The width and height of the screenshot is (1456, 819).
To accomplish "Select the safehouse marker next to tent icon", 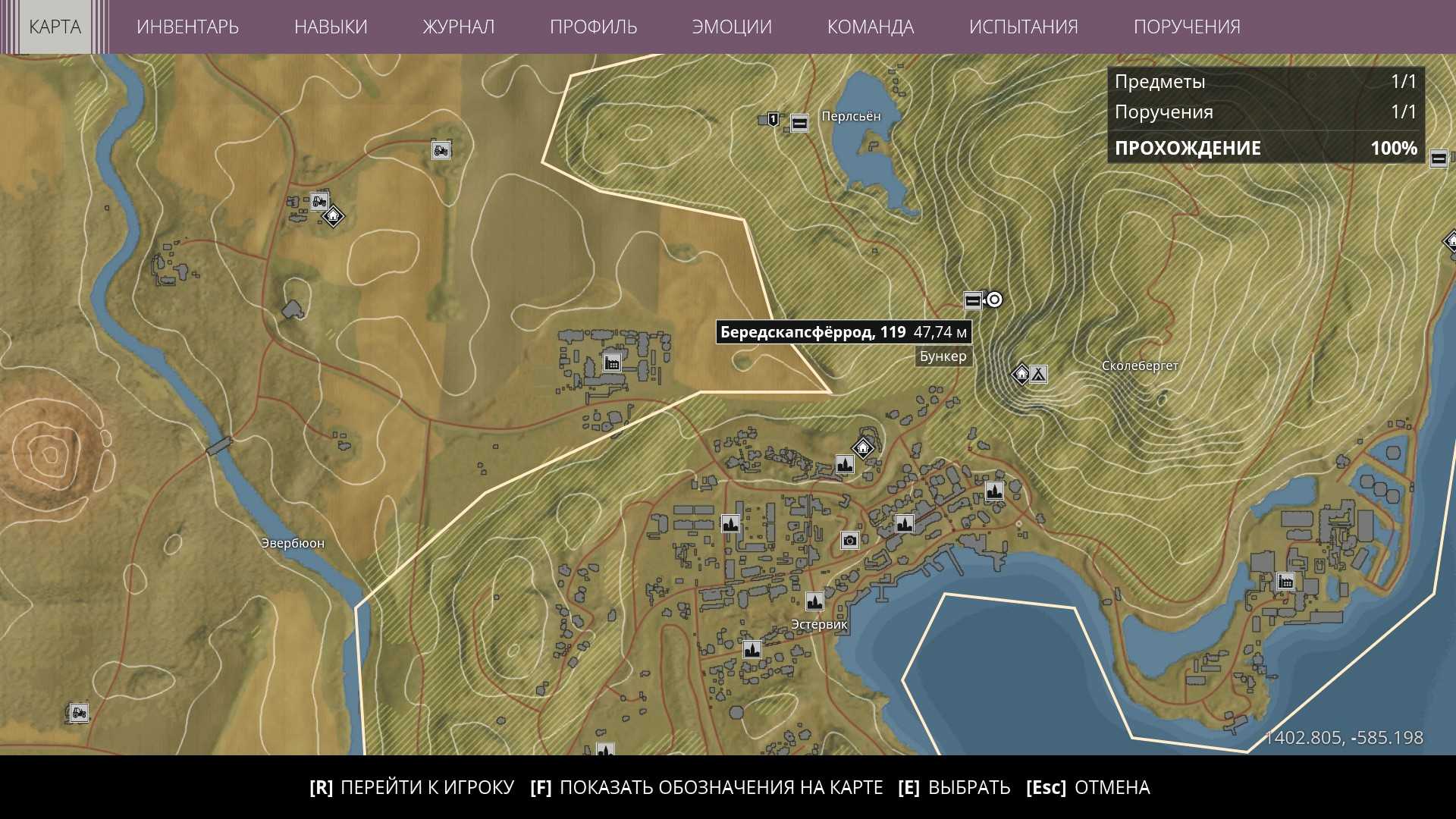I will [x=1021, y=374].
